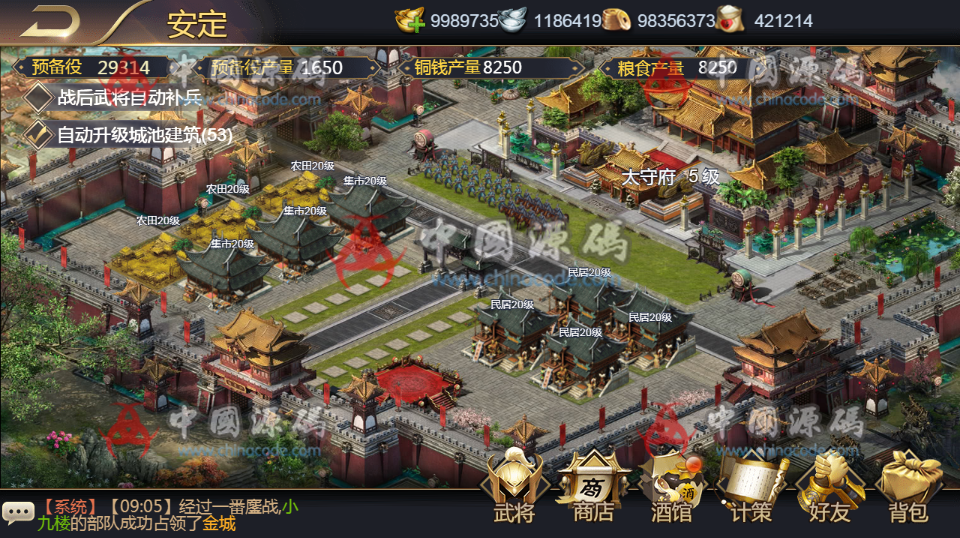This screenshot has height=538, width=960.
Task: Open the 商店 shop
Action: click(x=593, y=488)
